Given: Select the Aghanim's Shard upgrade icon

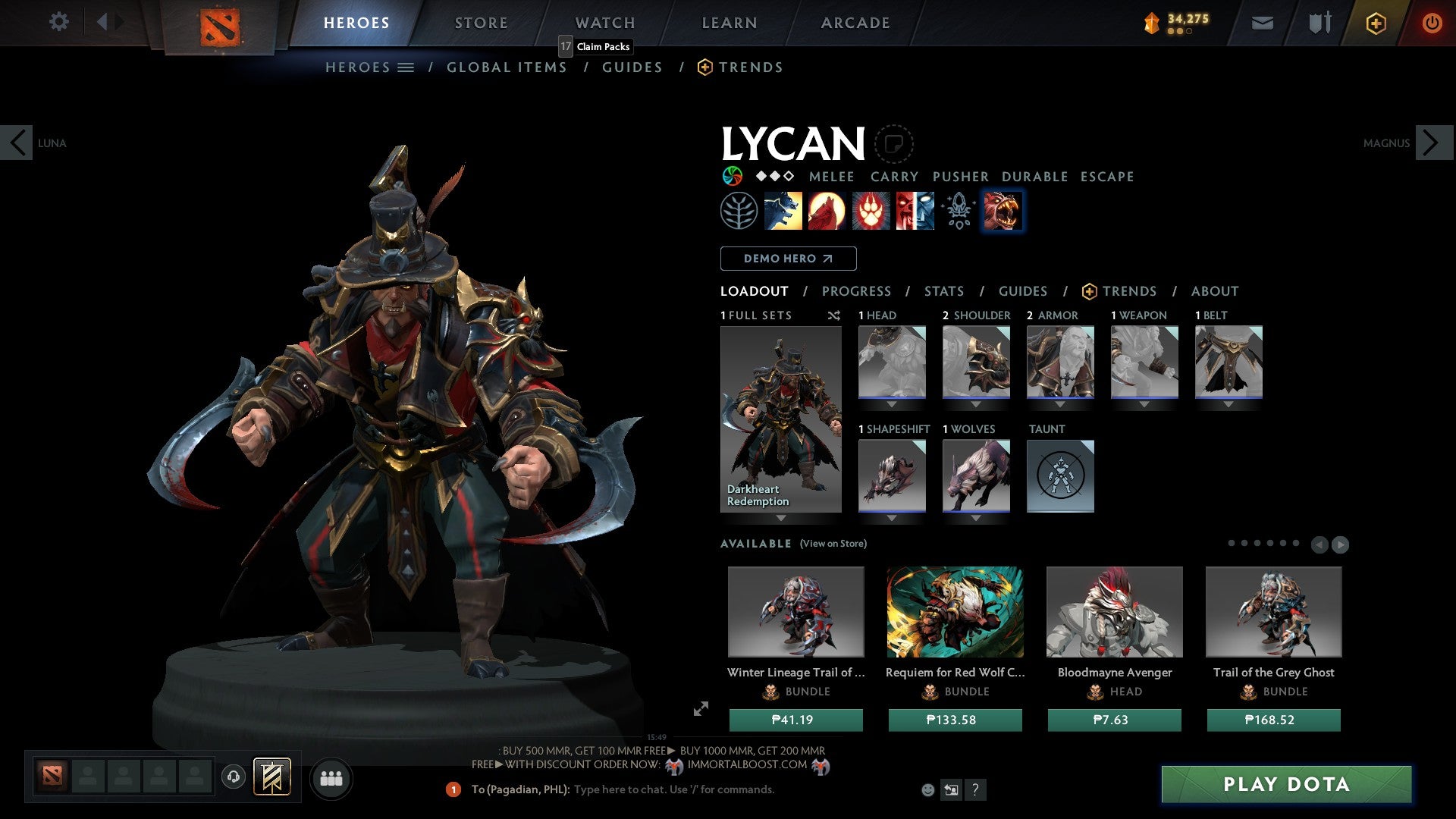Looking at the screenshot, I should pyautogui.click(x=957, y=211).
